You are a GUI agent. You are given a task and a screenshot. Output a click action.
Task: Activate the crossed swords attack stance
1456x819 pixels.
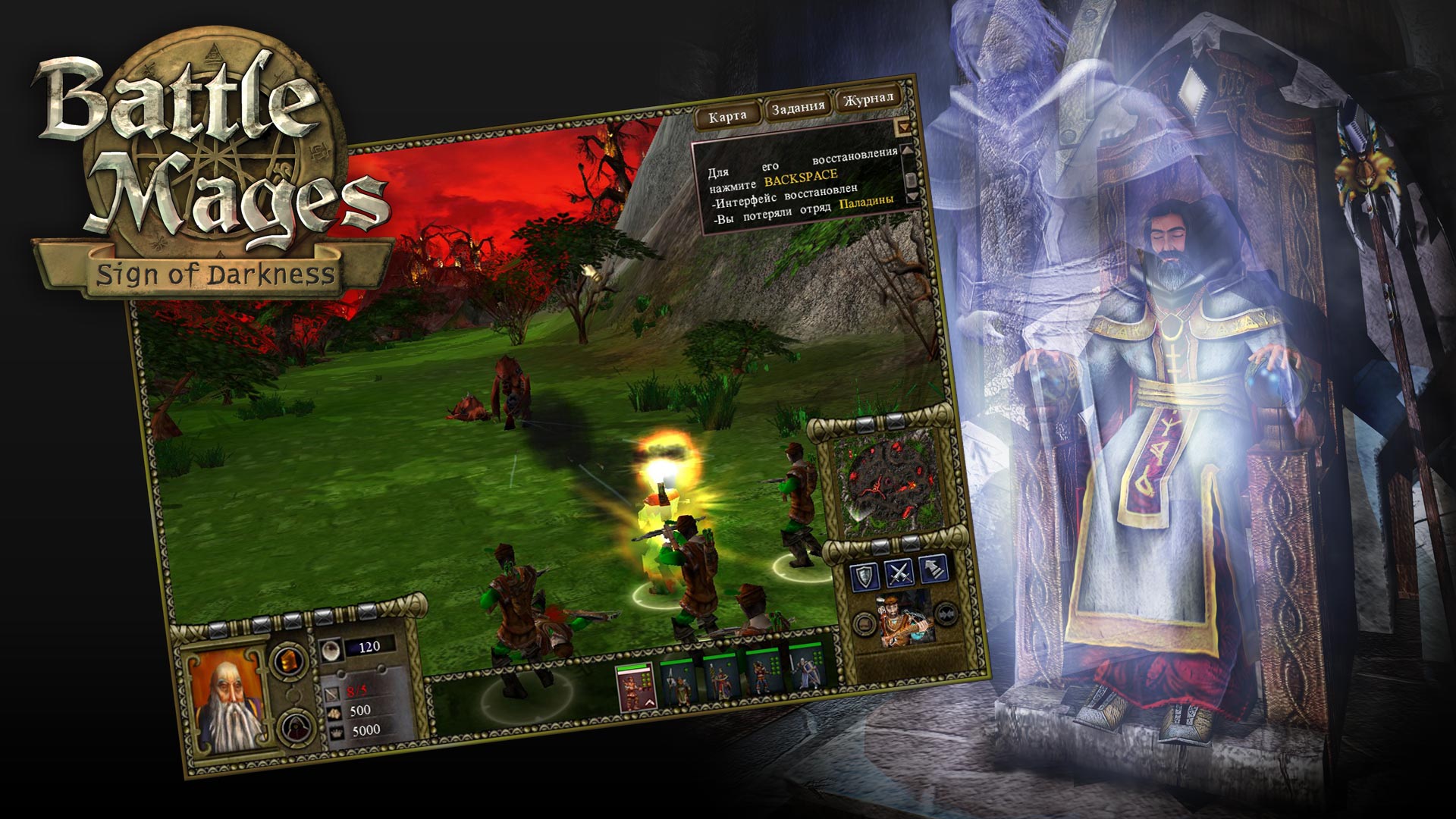point(899,575)
